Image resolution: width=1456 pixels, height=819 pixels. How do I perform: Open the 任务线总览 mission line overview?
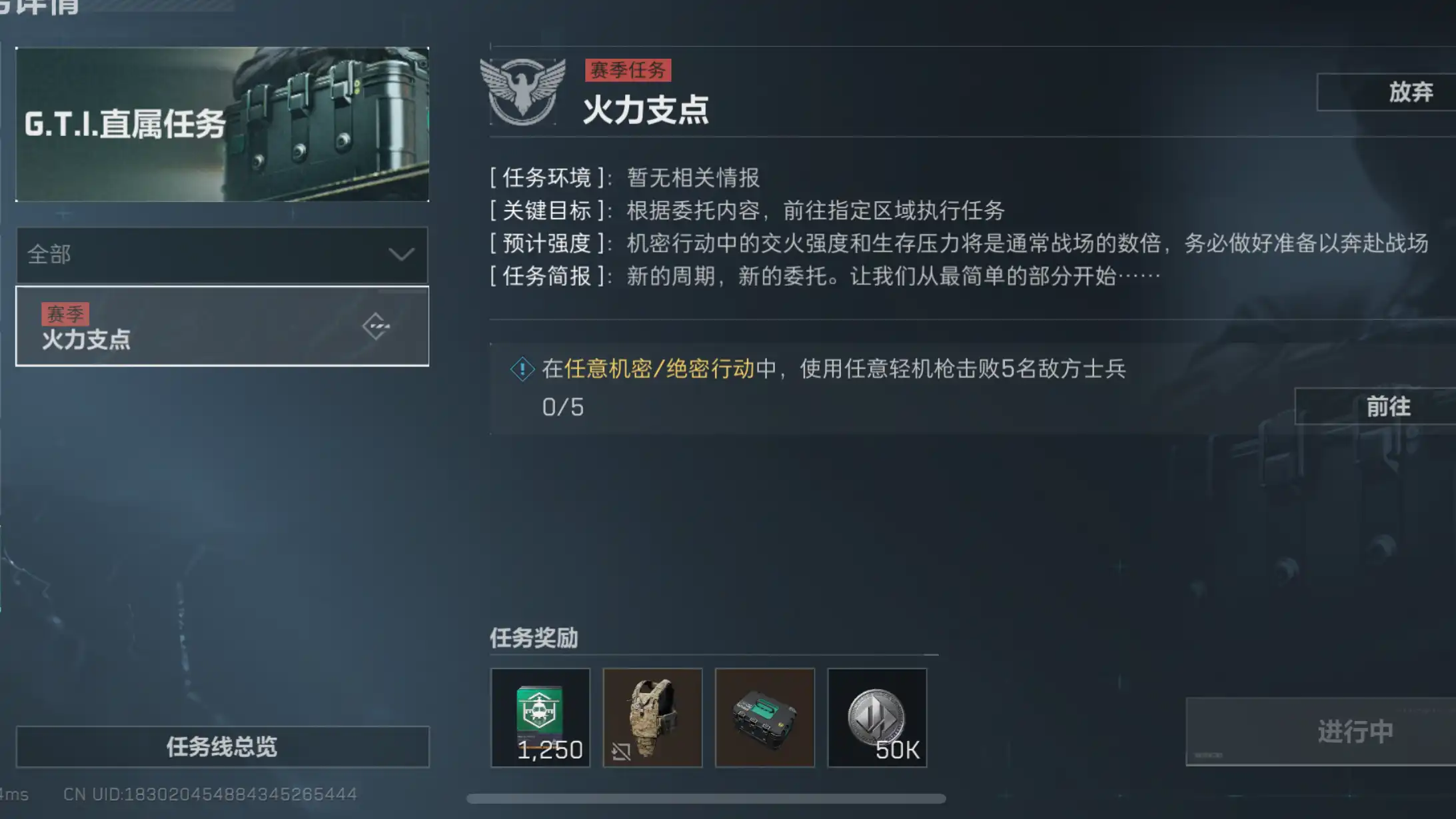[x=222, y=746]
